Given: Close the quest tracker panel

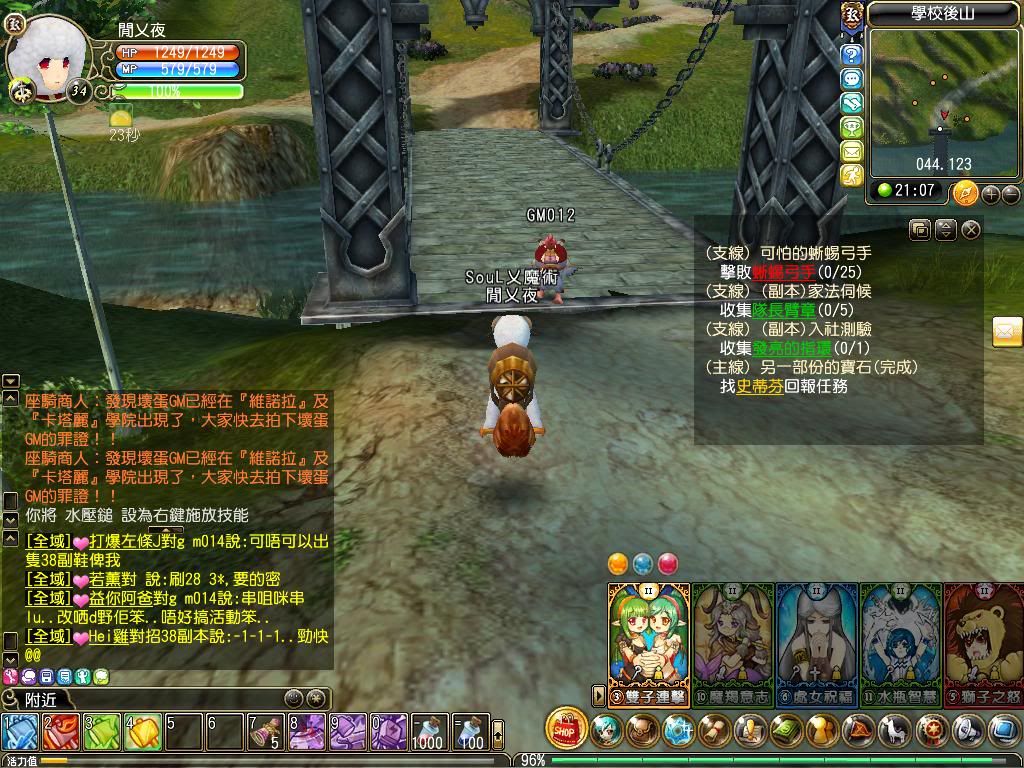Looking at the screenshot, I should pyautogui.click(x=971, y=230).
